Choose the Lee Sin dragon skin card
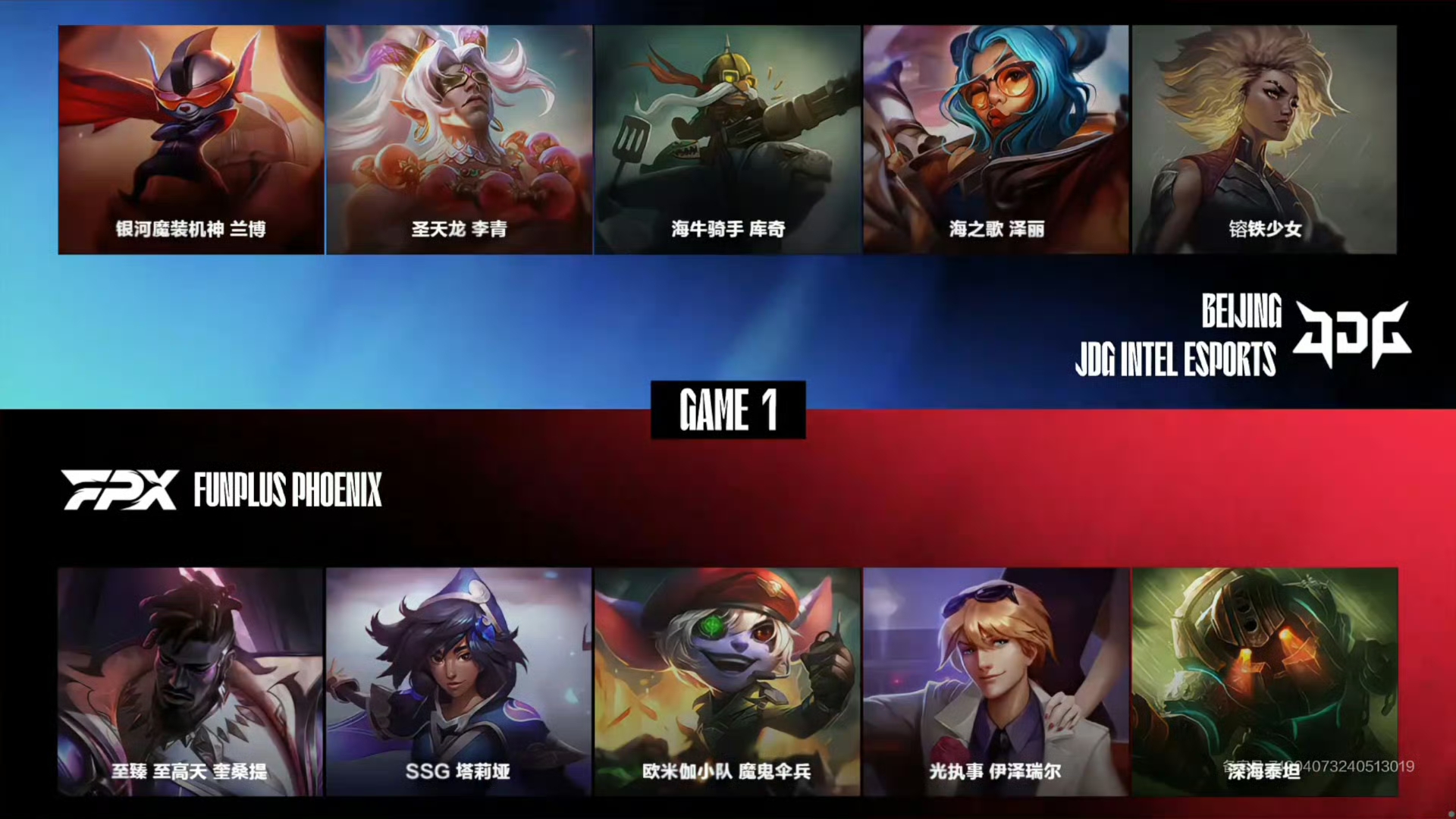The height and width of the screenshot is (819, 1456). coord(460,140)
